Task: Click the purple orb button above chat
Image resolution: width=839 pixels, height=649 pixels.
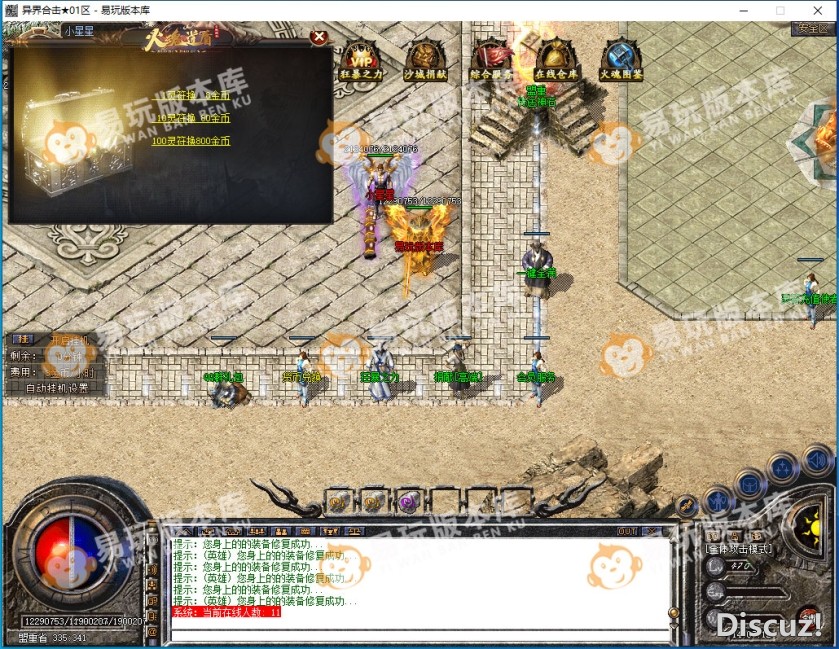Action: pyautogui.click(x=408, y=501)
